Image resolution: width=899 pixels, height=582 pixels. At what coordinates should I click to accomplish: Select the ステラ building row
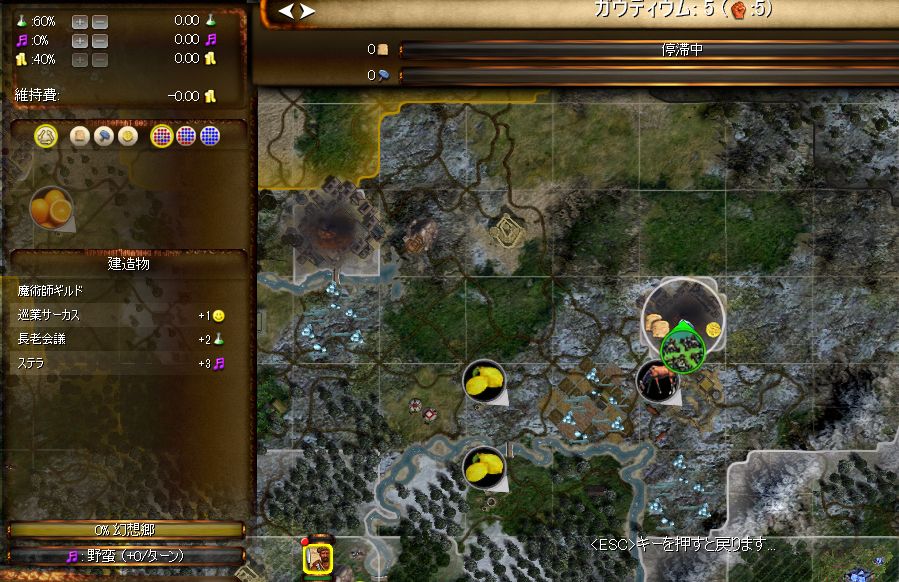[120, 363]
